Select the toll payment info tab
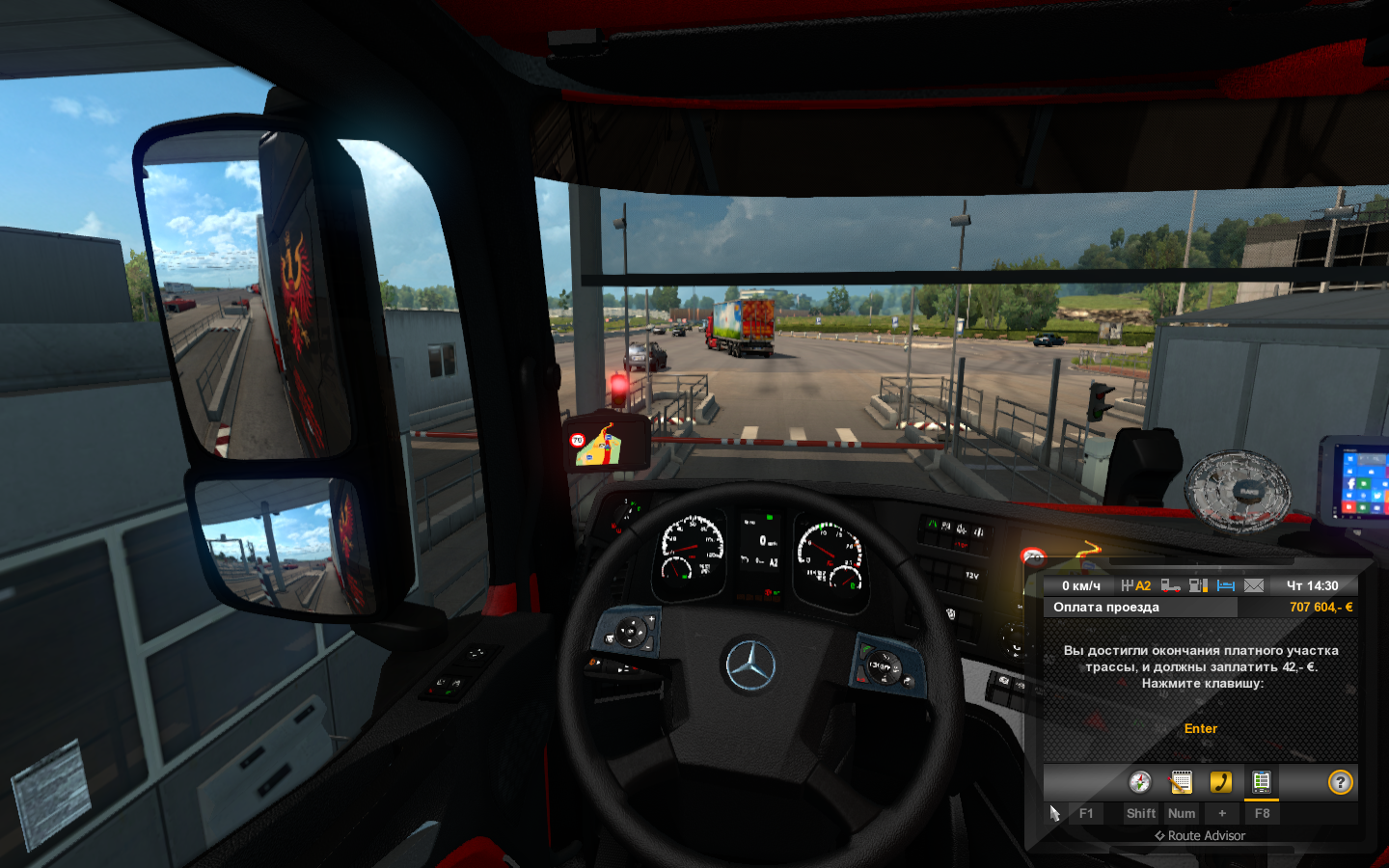The width and height of the screenshot is (1389, 868). click(1261, 782)
